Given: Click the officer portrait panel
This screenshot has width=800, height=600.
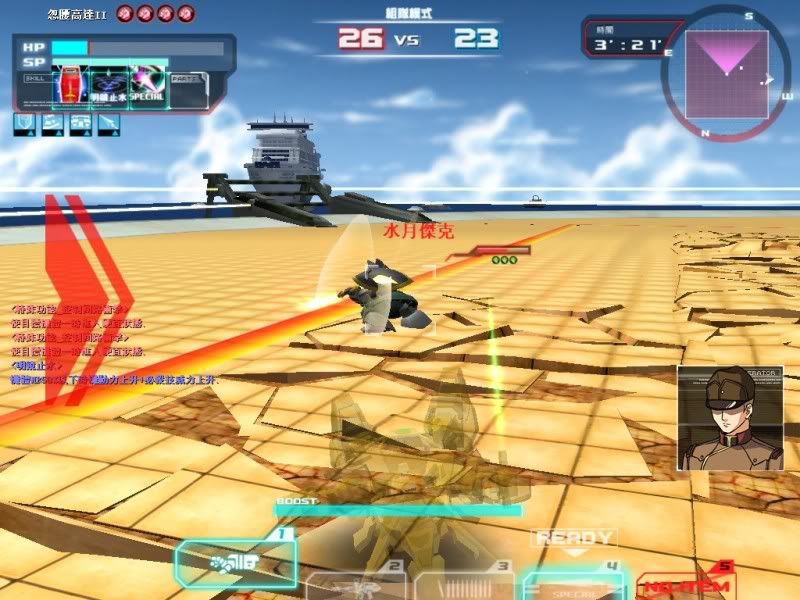Looking at the screenshot, I should (715, 418).
